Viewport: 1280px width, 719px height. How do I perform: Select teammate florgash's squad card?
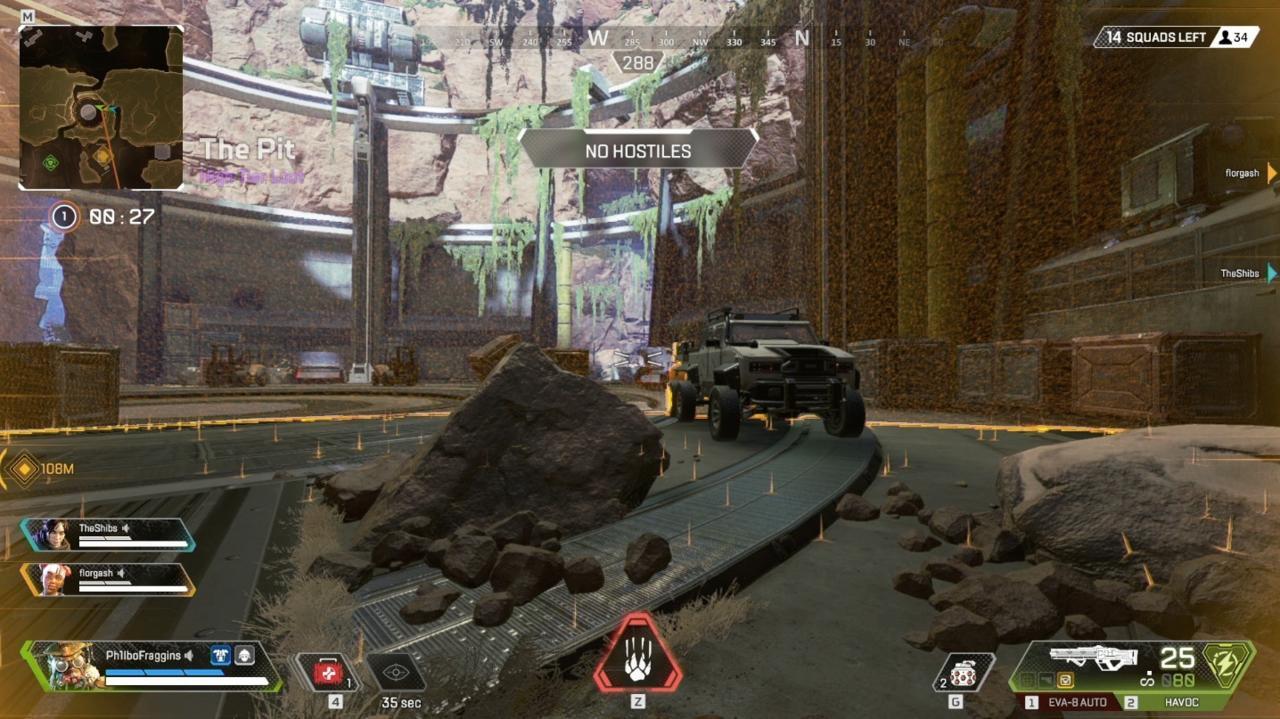point(108,579)
